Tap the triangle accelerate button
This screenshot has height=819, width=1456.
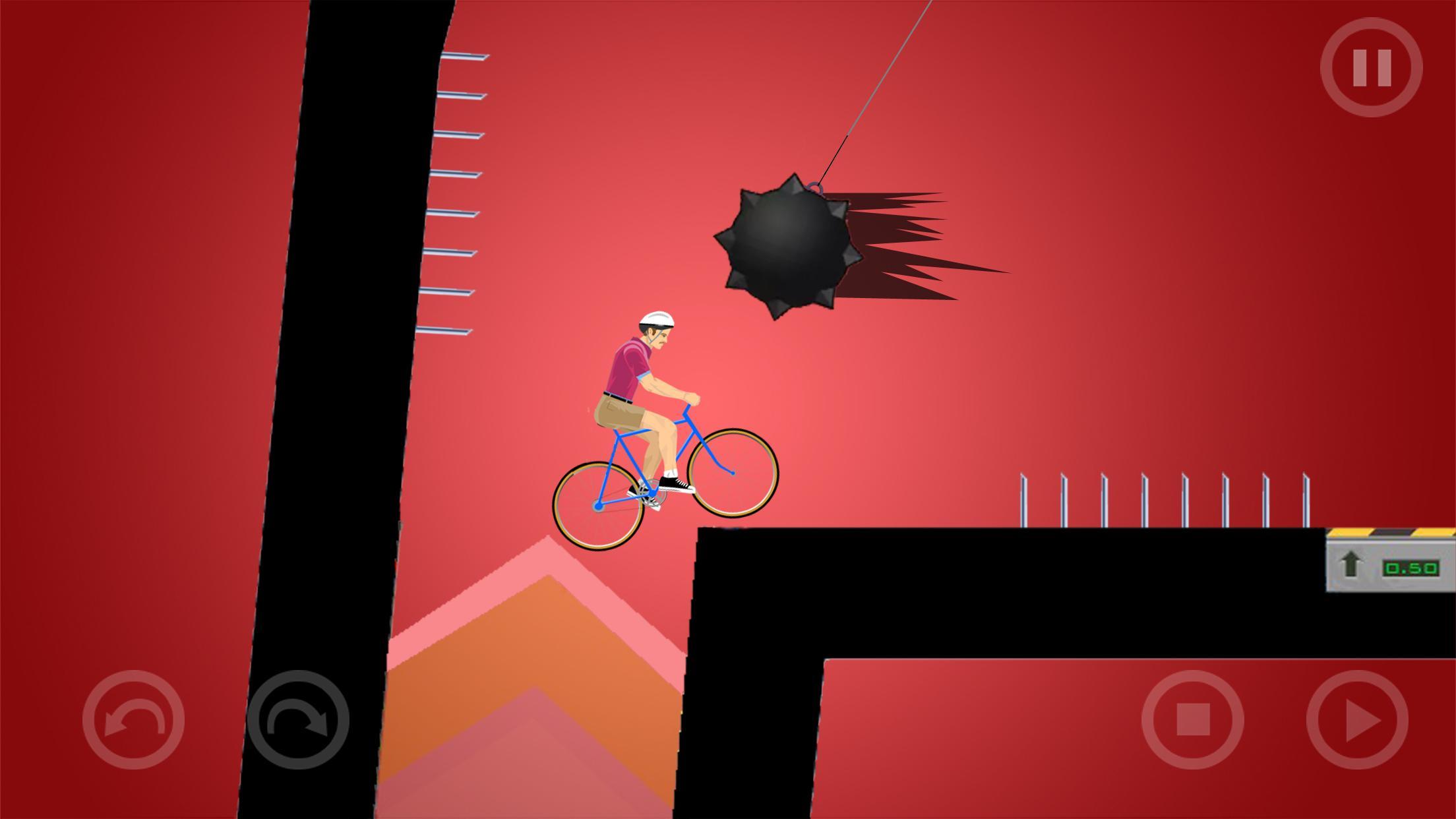pyautogui.click(x=1357, y=719)
